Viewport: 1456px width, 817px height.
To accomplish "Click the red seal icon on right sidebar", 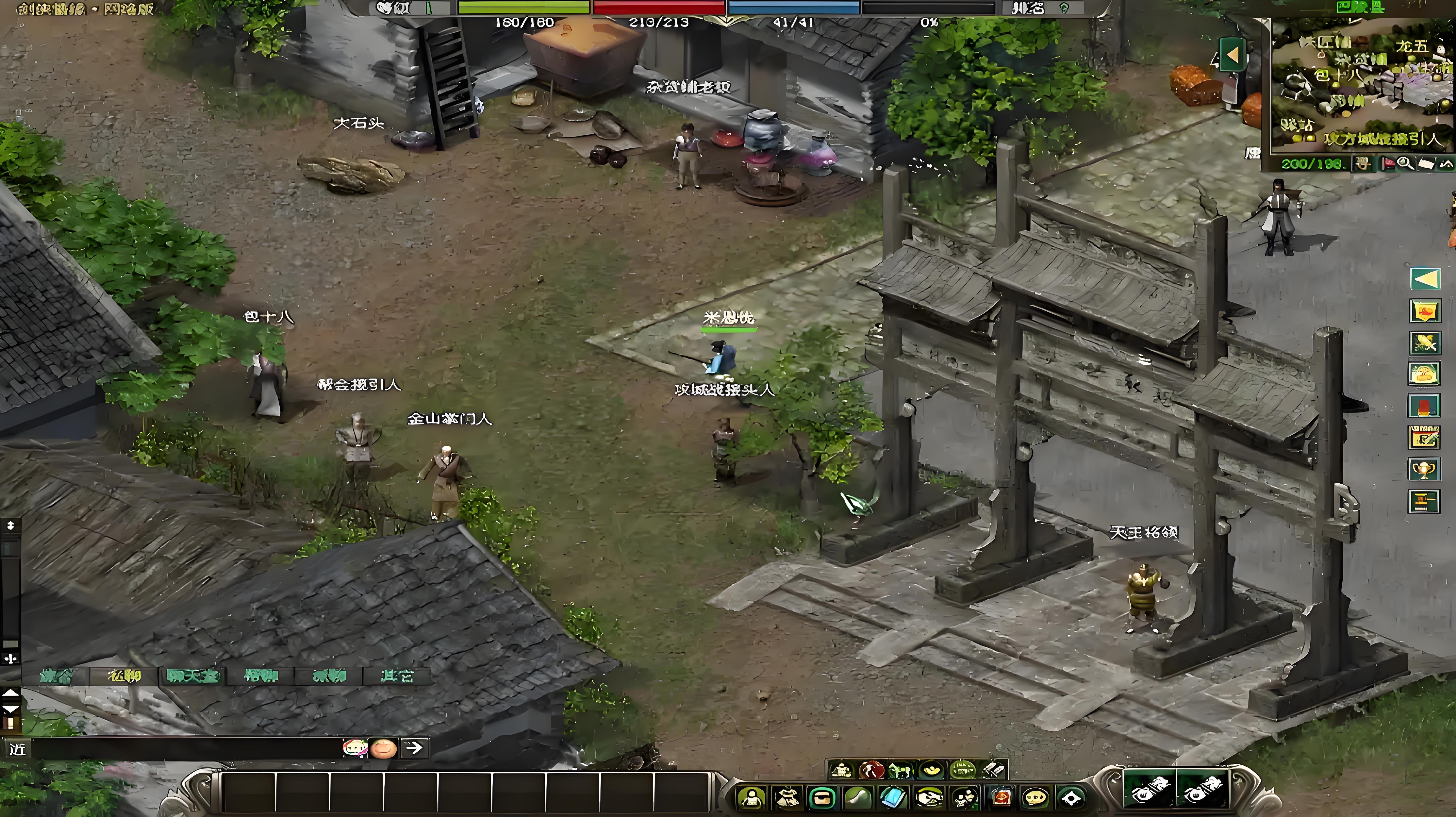I will point(1424,406).
